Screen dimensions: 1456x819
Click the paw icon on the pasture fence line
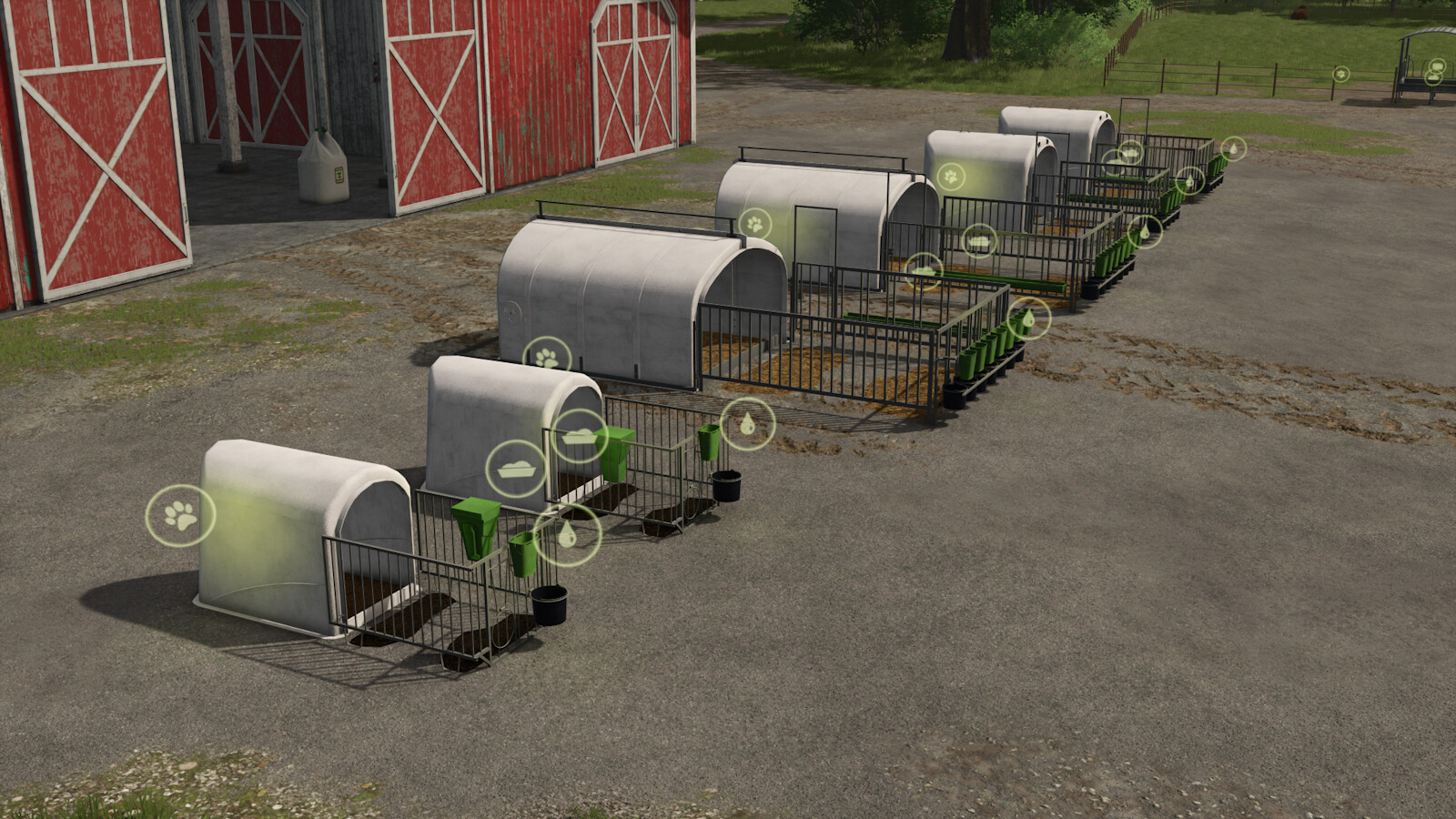coord(1341,74)
